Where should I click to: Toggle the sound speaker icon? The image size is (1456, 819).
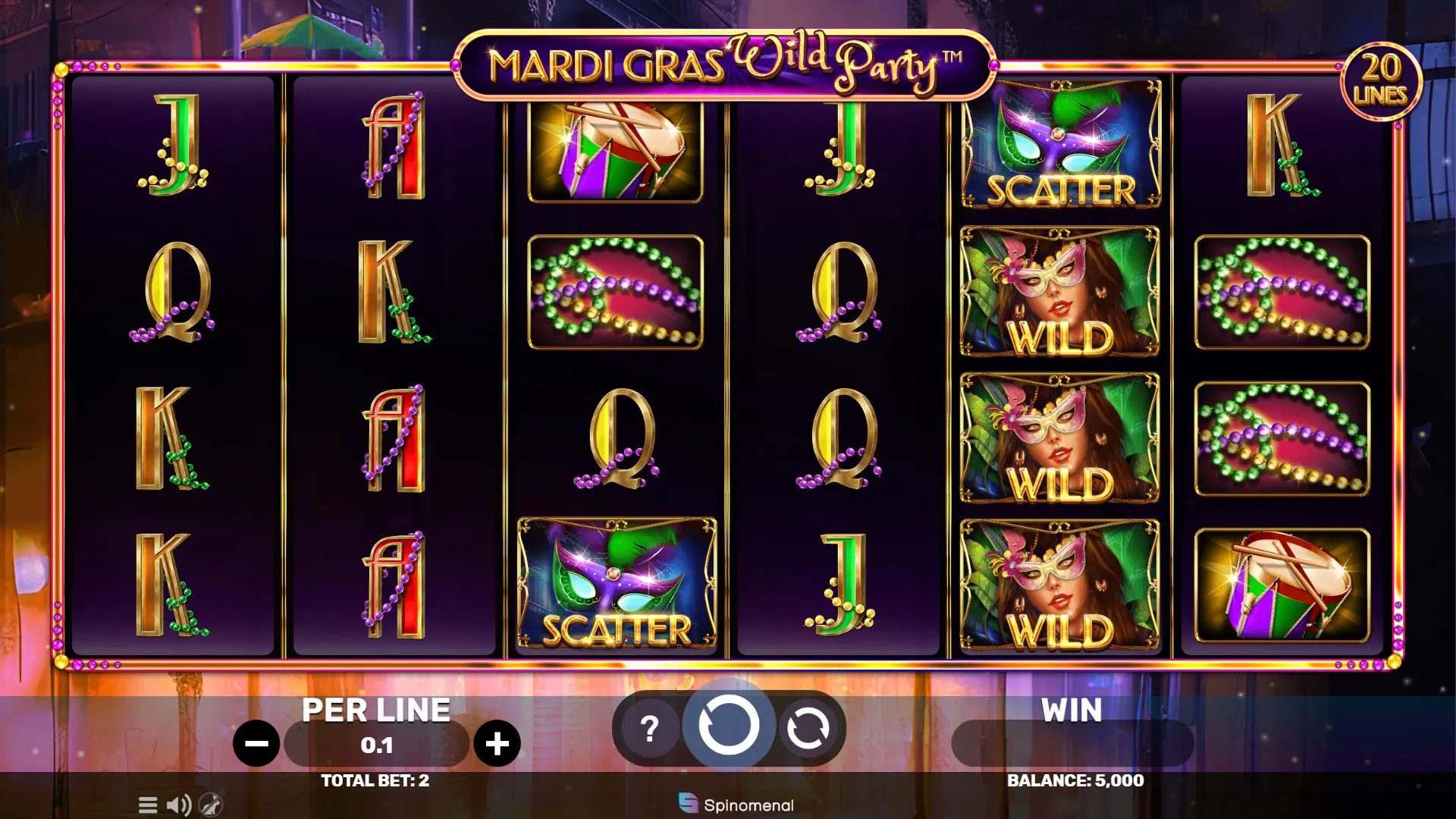[179, 805]
